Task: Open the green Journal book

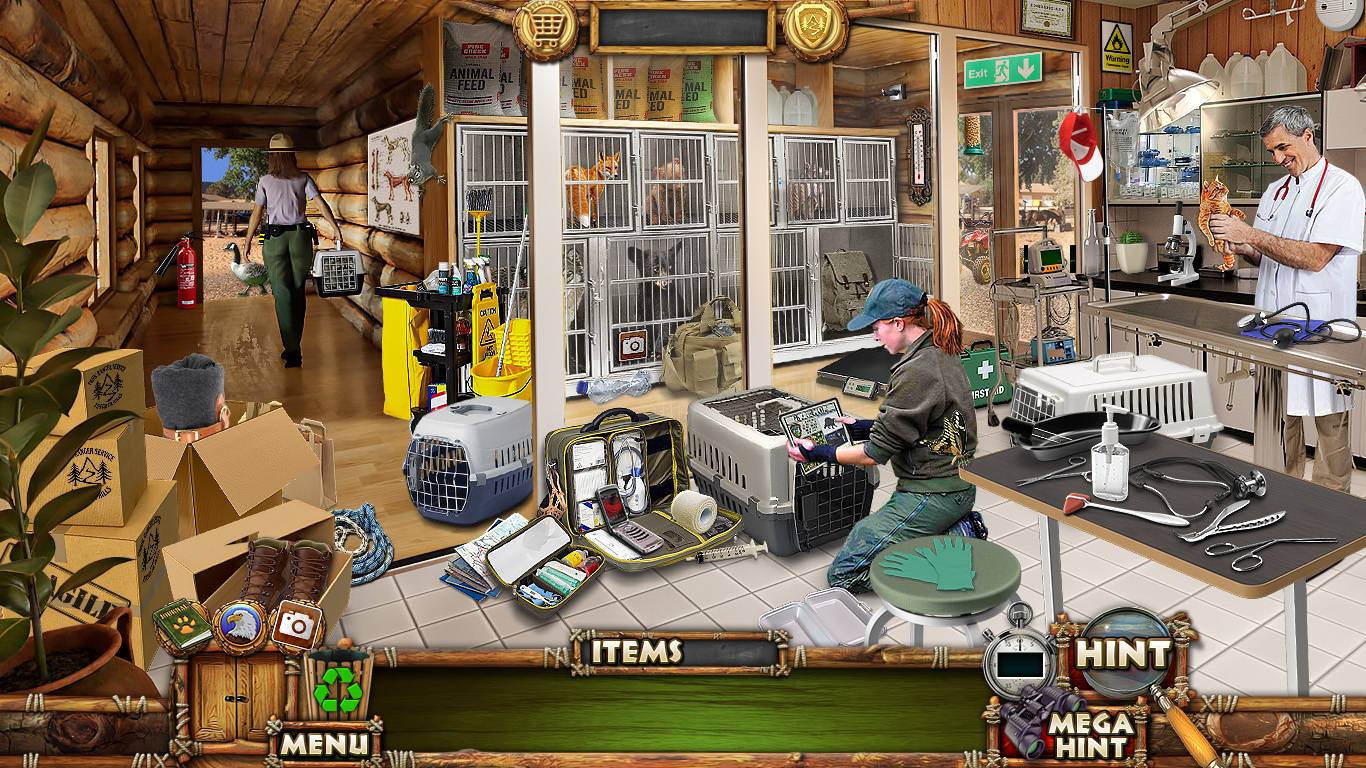Action: (x=182, y=625)
